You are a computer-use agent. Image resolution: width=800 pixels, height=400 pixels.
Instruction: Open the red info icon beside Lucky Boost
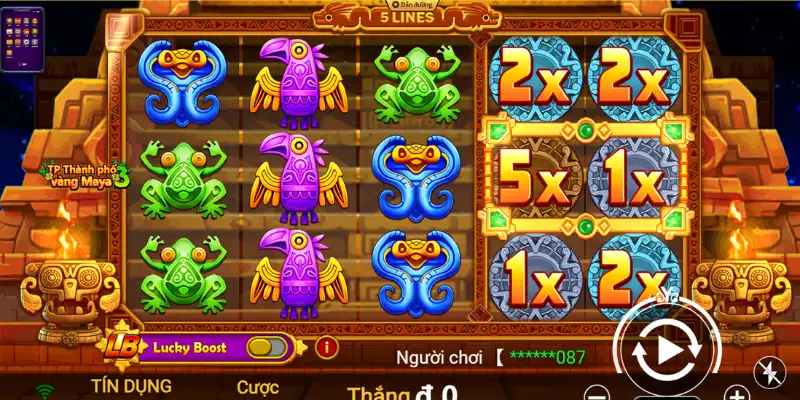click(325, 348)
